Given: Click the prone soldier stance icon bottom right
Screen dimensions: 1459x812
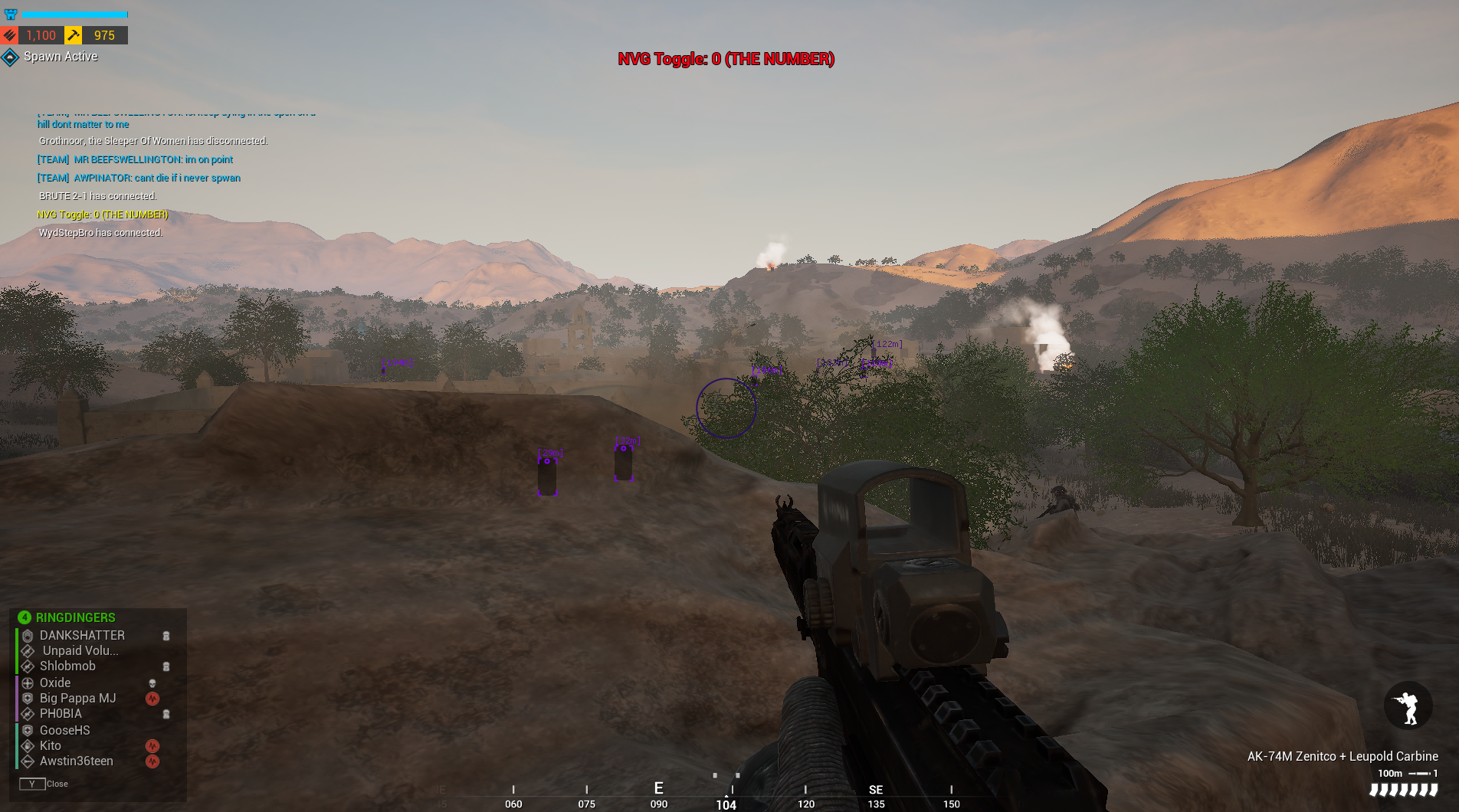Looking at the screenshot, I should pos(1408,706).
